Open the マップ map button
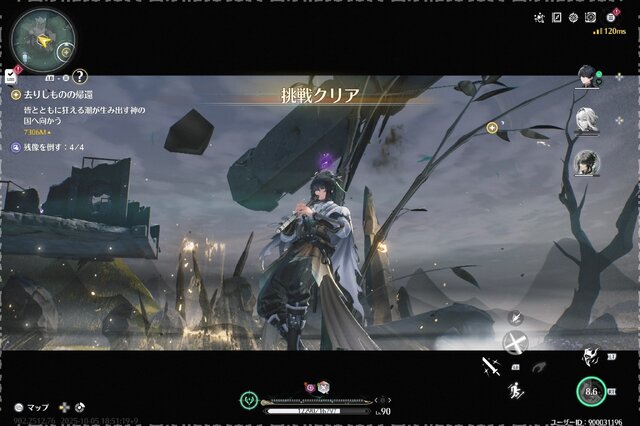The image size is (640, 426). tap(32, 408)
